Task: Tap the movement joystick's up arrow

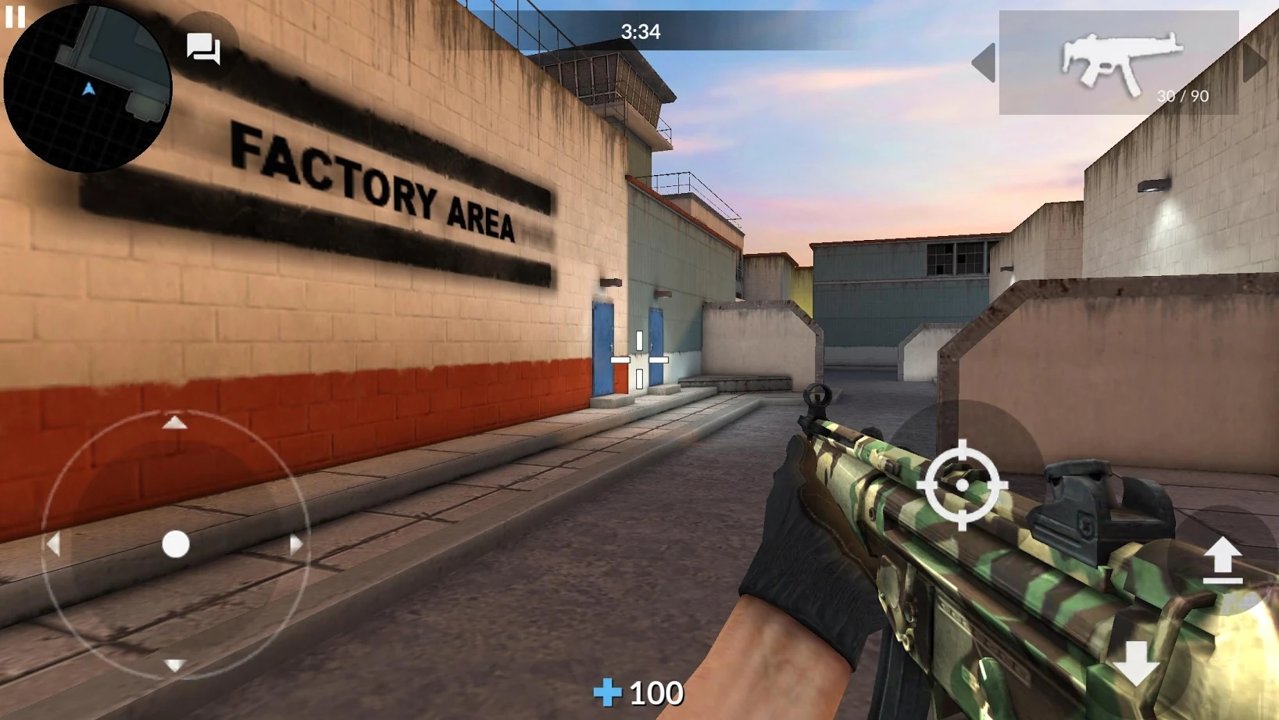Action: tap(175, 423)
